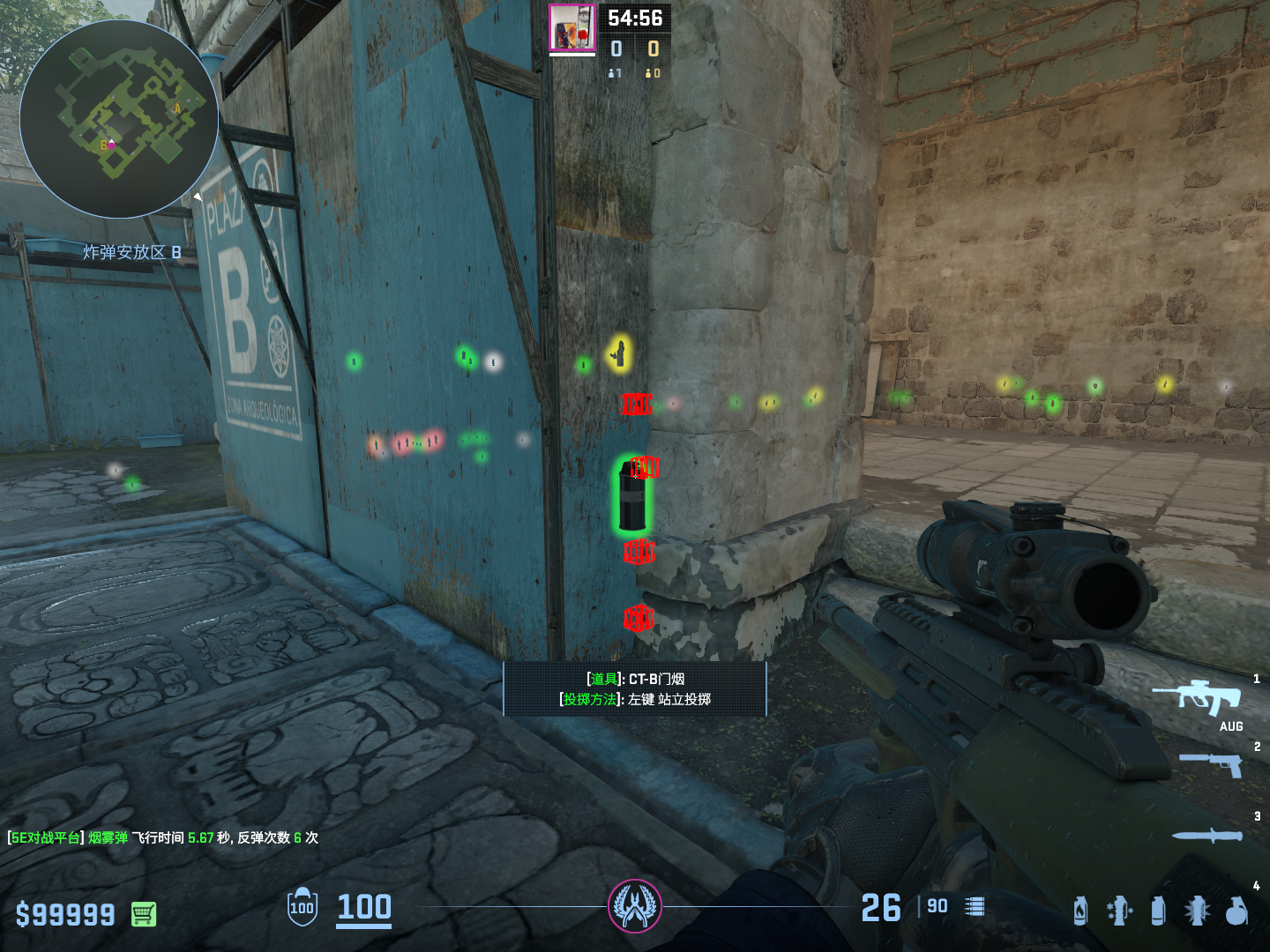1270x952 pixels.
Task: Switch to the pistol weapon slot
Action: click(x=1211, y=763)
